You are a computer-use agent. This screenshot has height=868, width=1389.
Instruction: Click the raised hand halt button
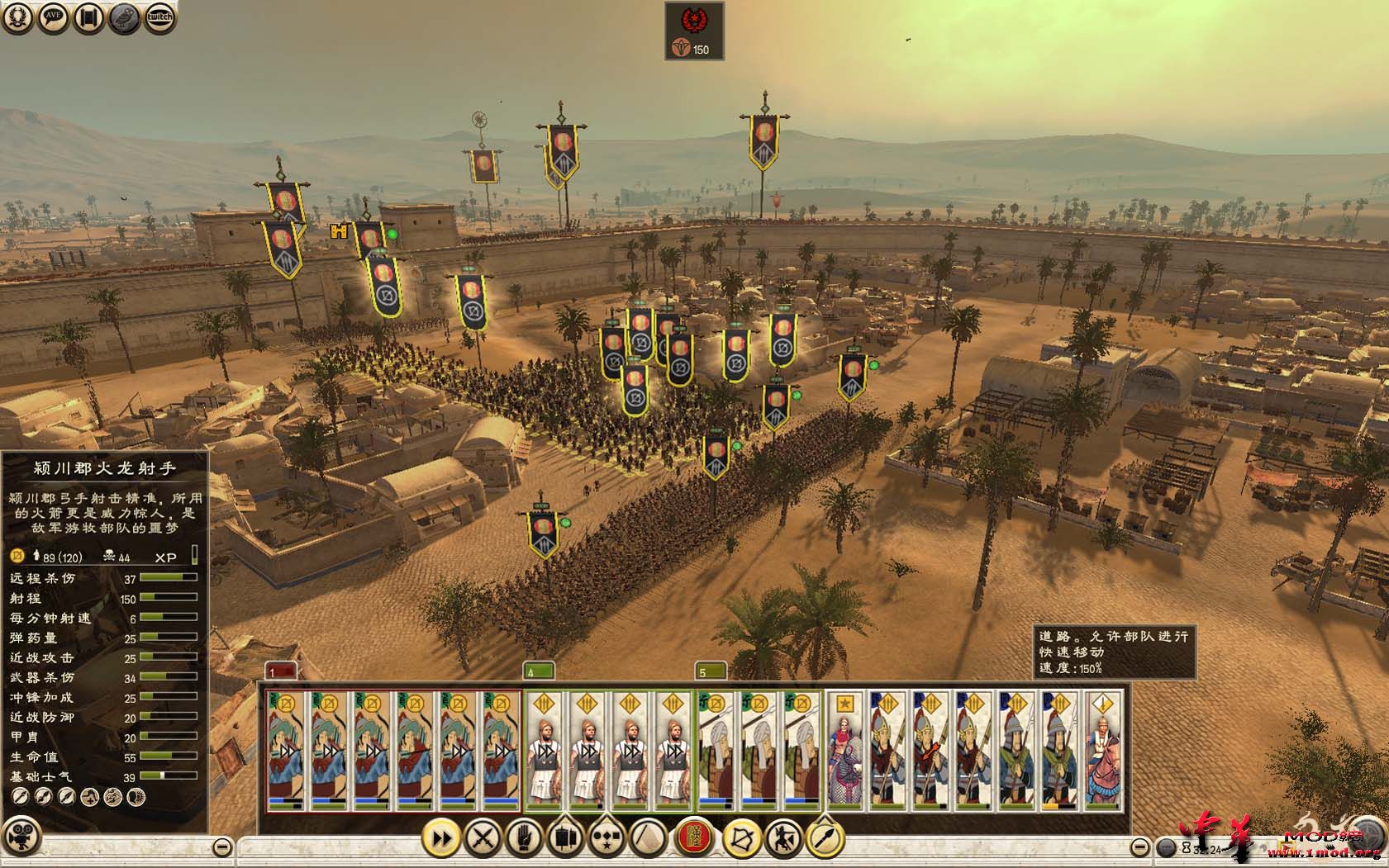point(523,838)
